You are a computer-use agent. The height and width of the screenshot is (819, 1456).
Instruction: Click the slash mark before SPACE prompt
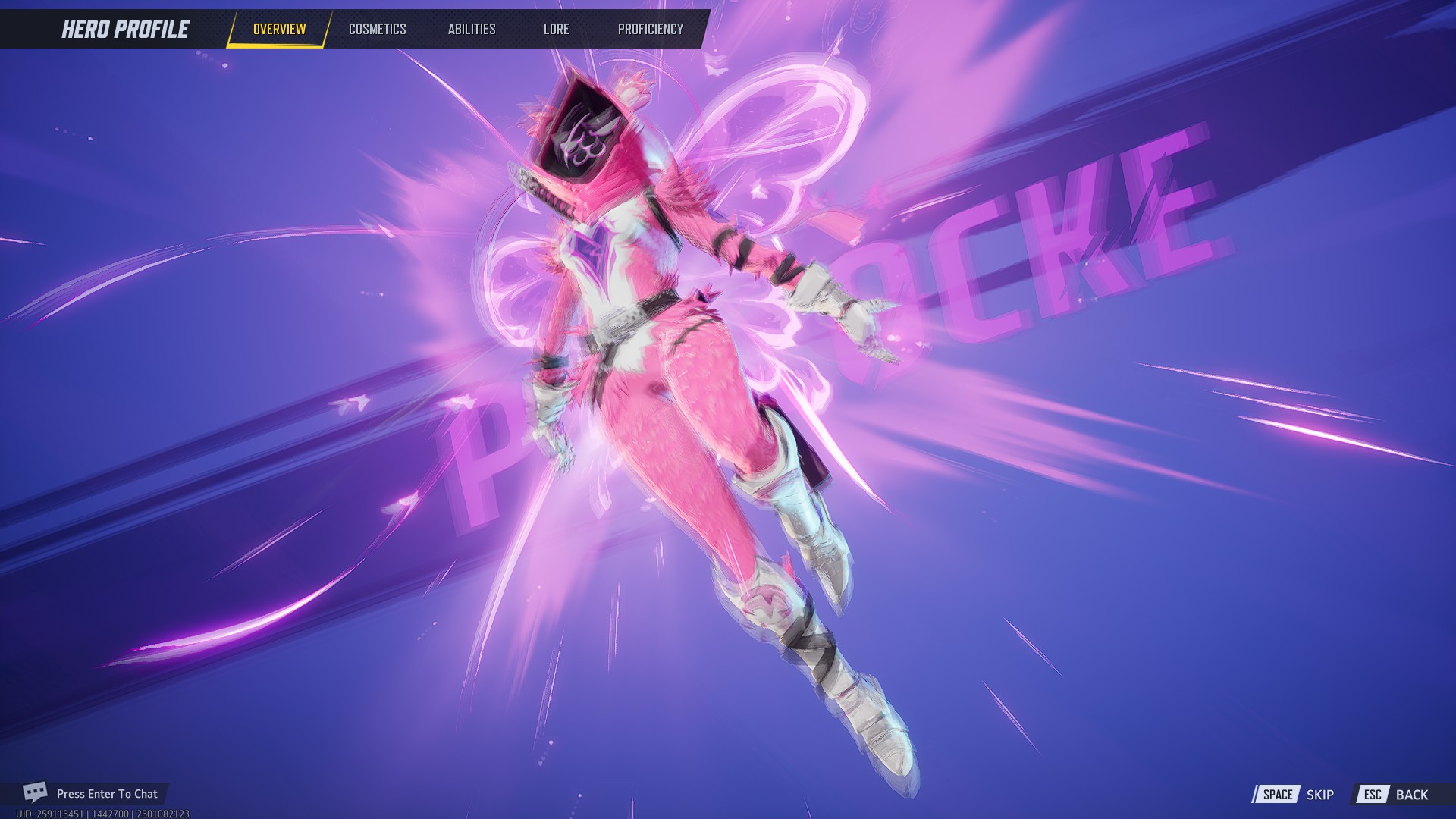pos(1255,795)
